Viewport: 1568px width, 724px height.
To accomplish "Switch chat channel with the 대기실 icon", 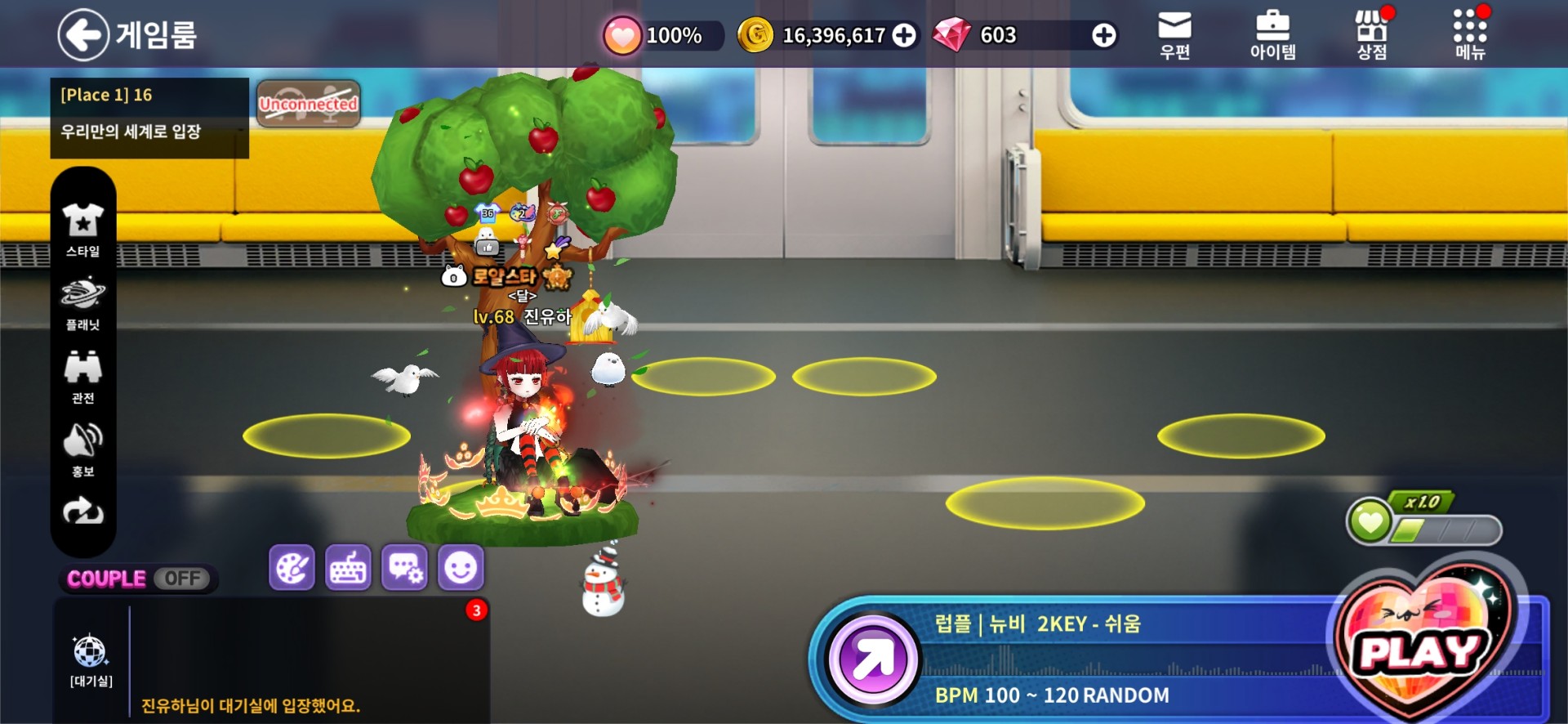I will click(x=91, y=660).
